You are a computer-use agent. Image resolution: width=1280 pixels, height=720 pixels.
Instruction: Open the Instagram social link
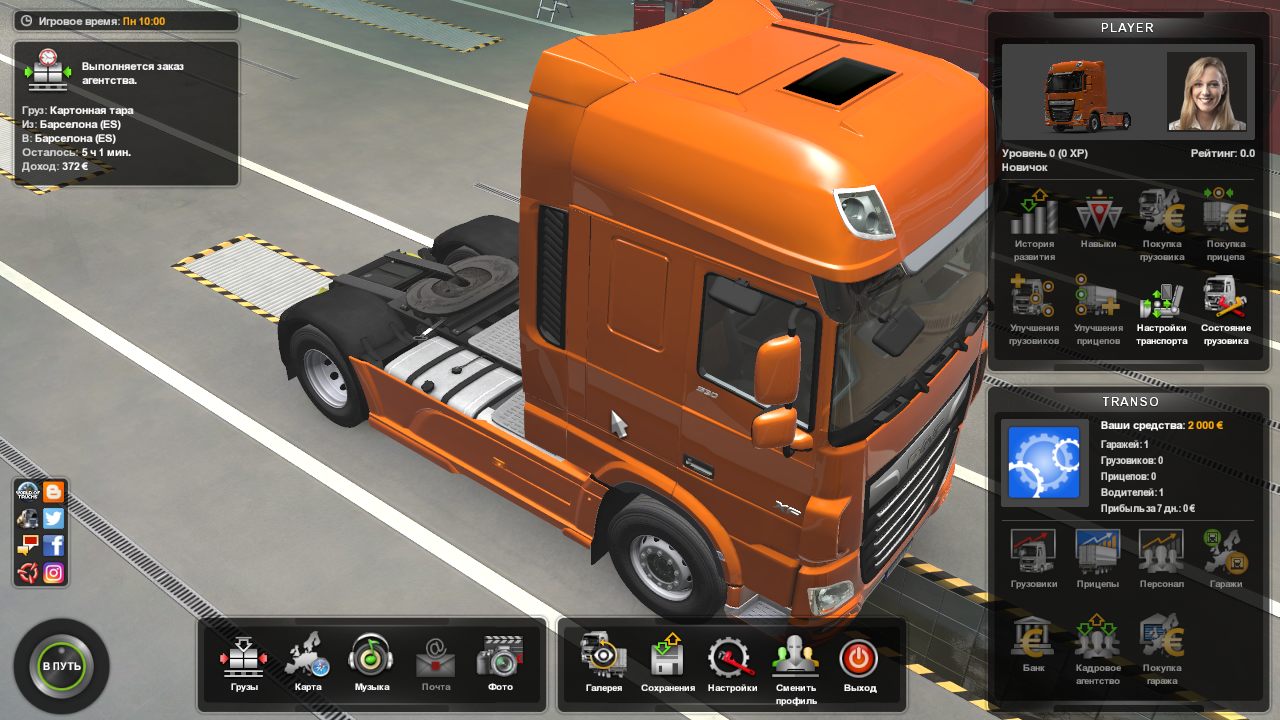[54, 573]
